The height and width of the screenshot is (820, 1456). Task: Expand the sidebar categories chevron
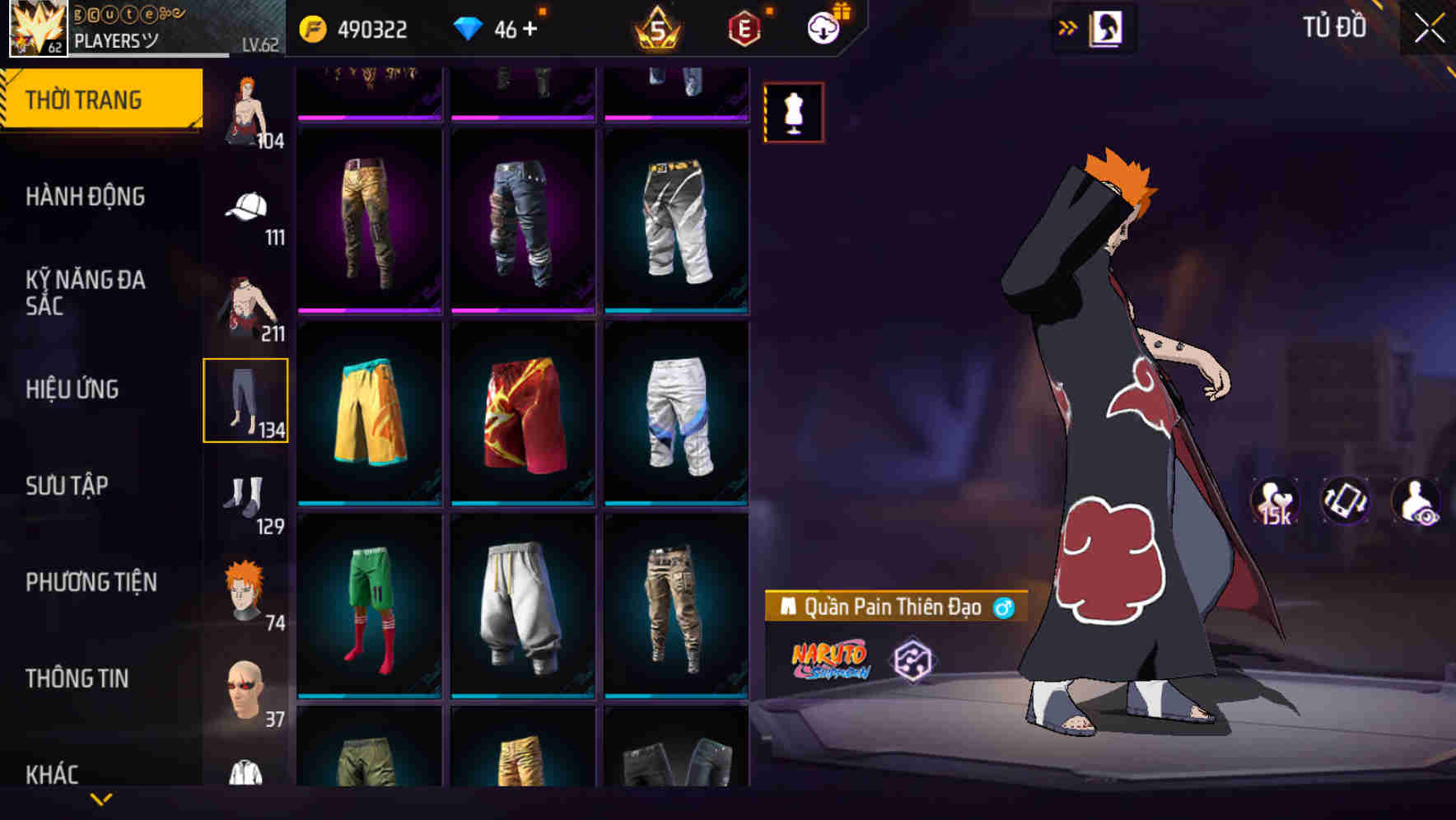101,799
